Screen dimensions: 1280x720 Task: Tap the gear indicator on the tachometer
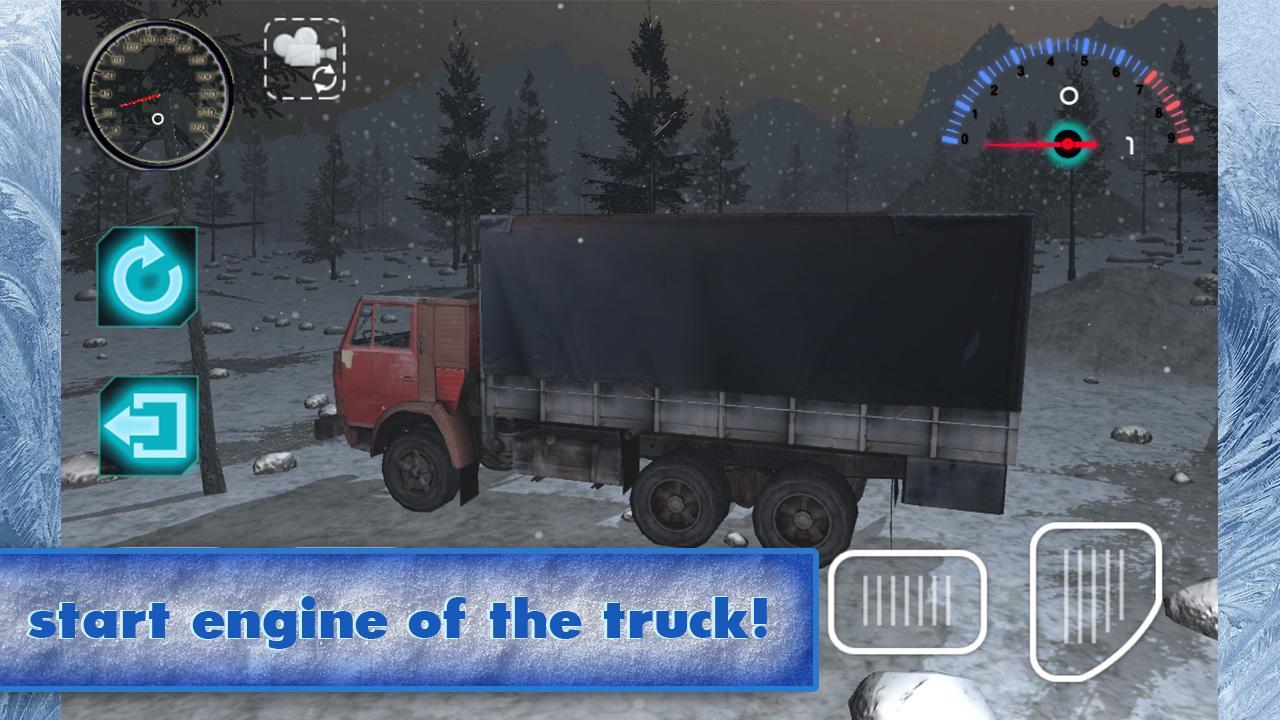pyautogui.click(x=1131, y=145)
